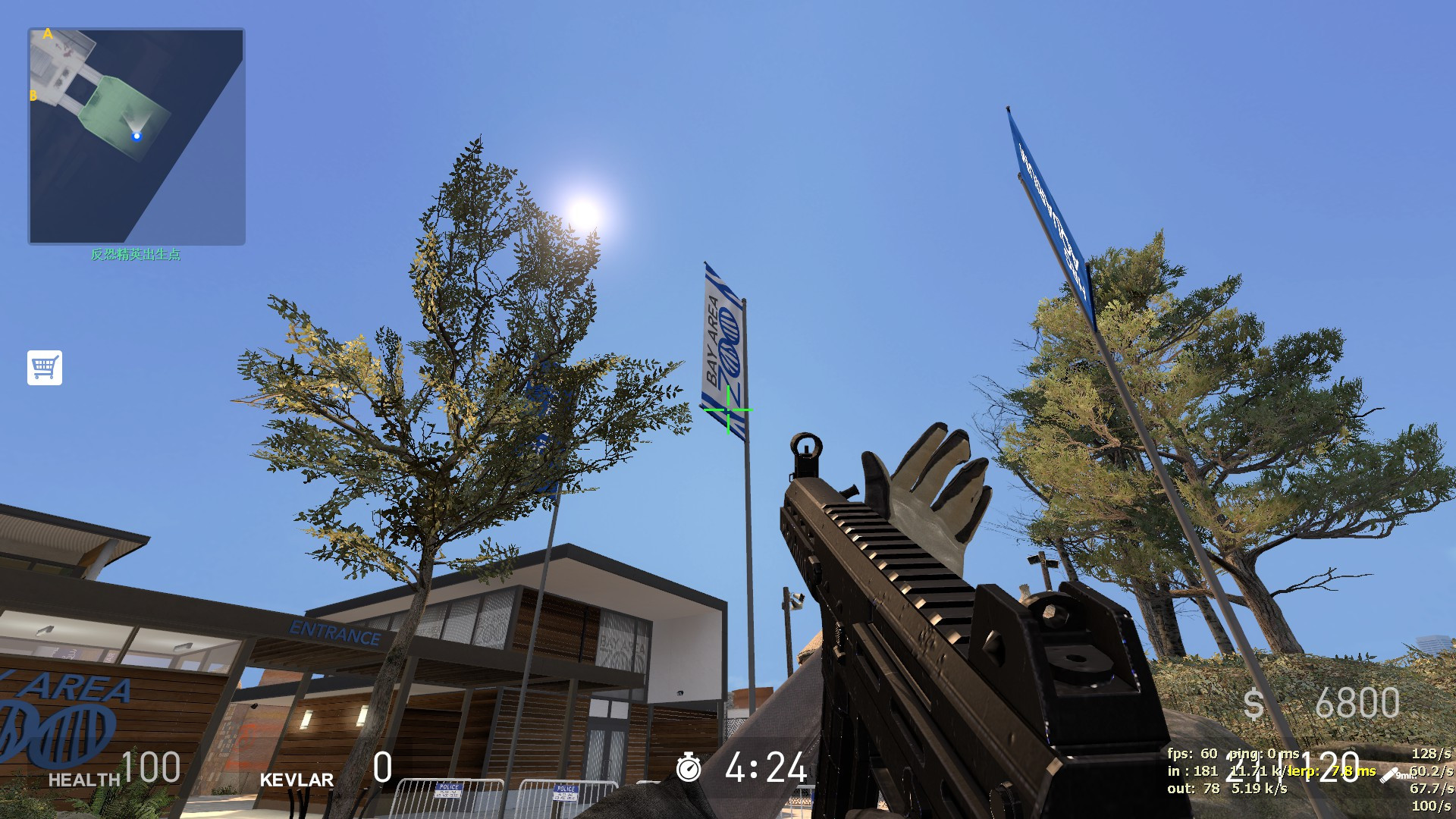Select the player dot on the minimap

point(137,136)
